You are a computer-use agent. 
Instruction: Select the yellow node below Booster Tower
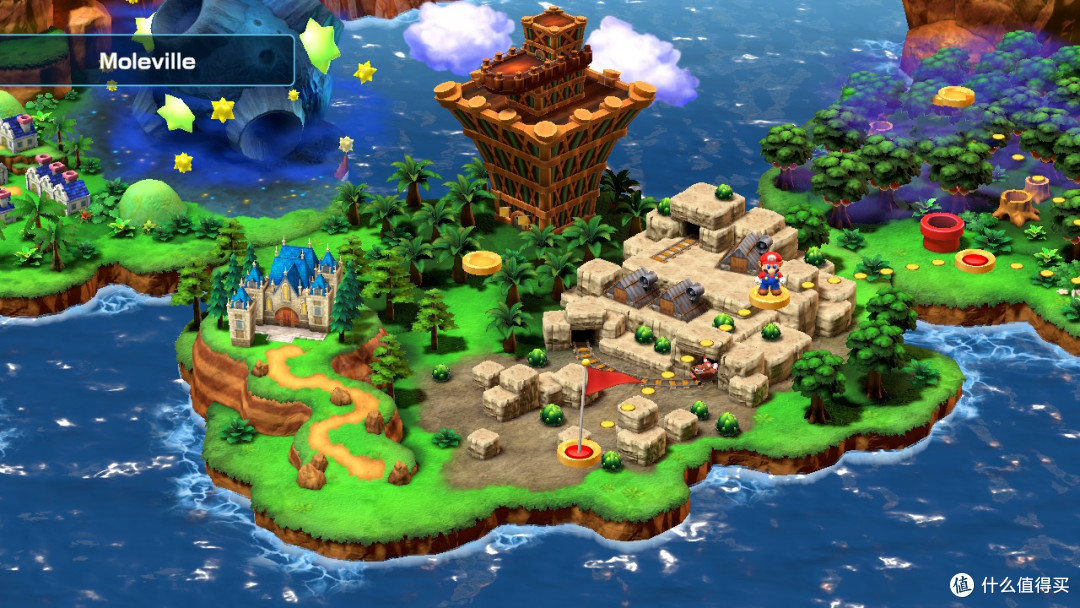[482, 264]
